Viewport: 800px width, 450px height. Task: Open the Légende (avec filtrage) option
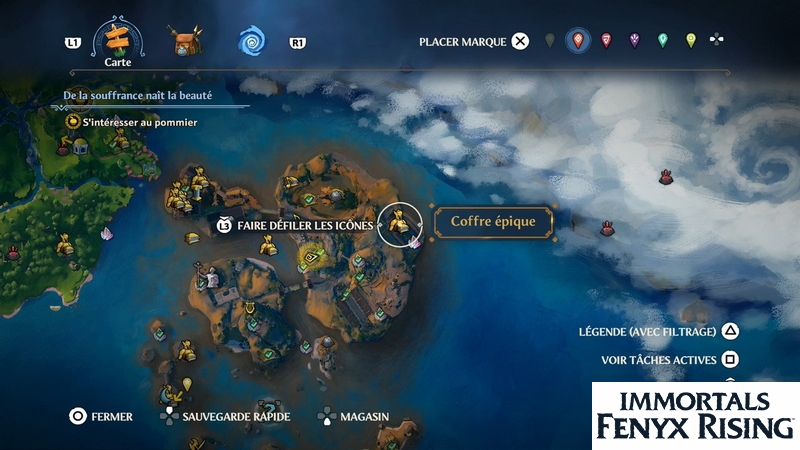click(x=660, y=332)
